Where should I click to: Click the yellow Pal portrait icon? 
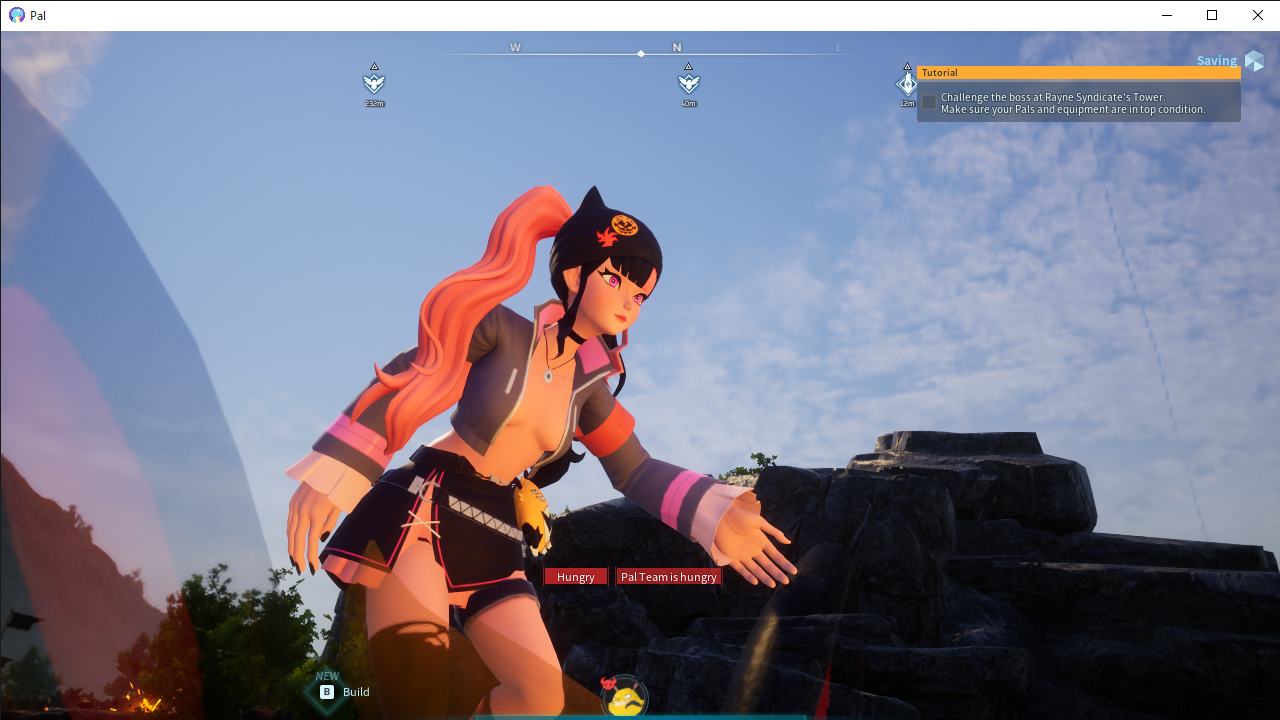pos(626,699)
